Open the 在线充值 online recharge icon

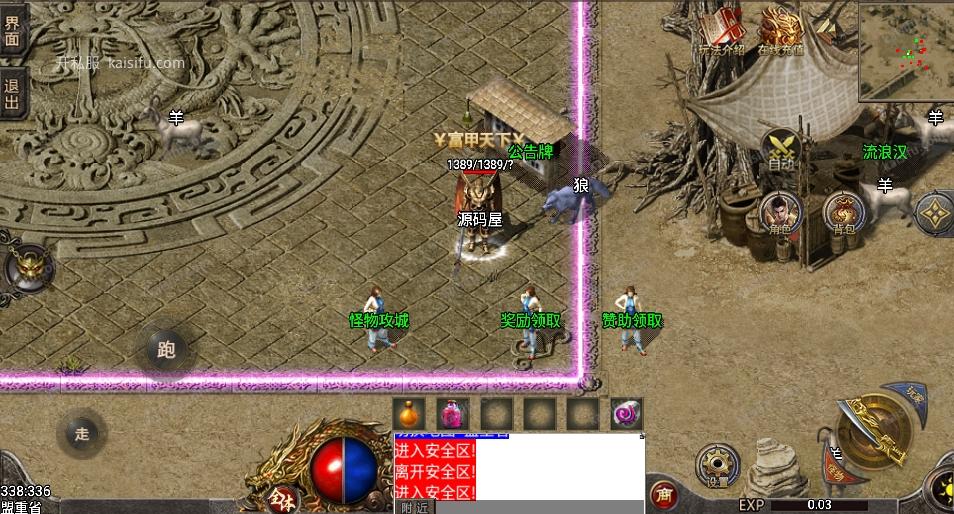point(781,29)
